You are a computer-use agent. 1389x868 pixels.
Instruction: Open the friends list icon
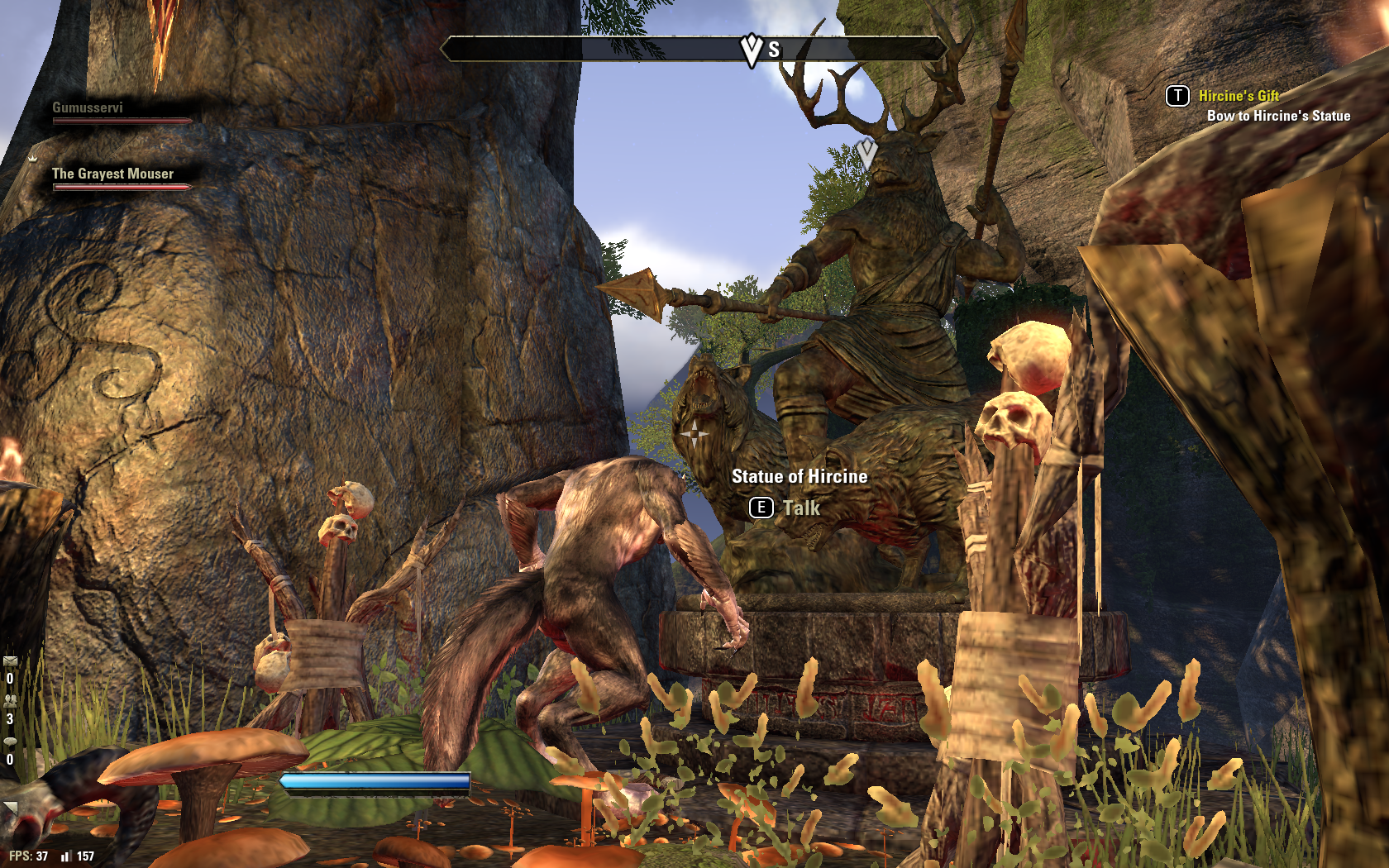click(x=10, y=701)
